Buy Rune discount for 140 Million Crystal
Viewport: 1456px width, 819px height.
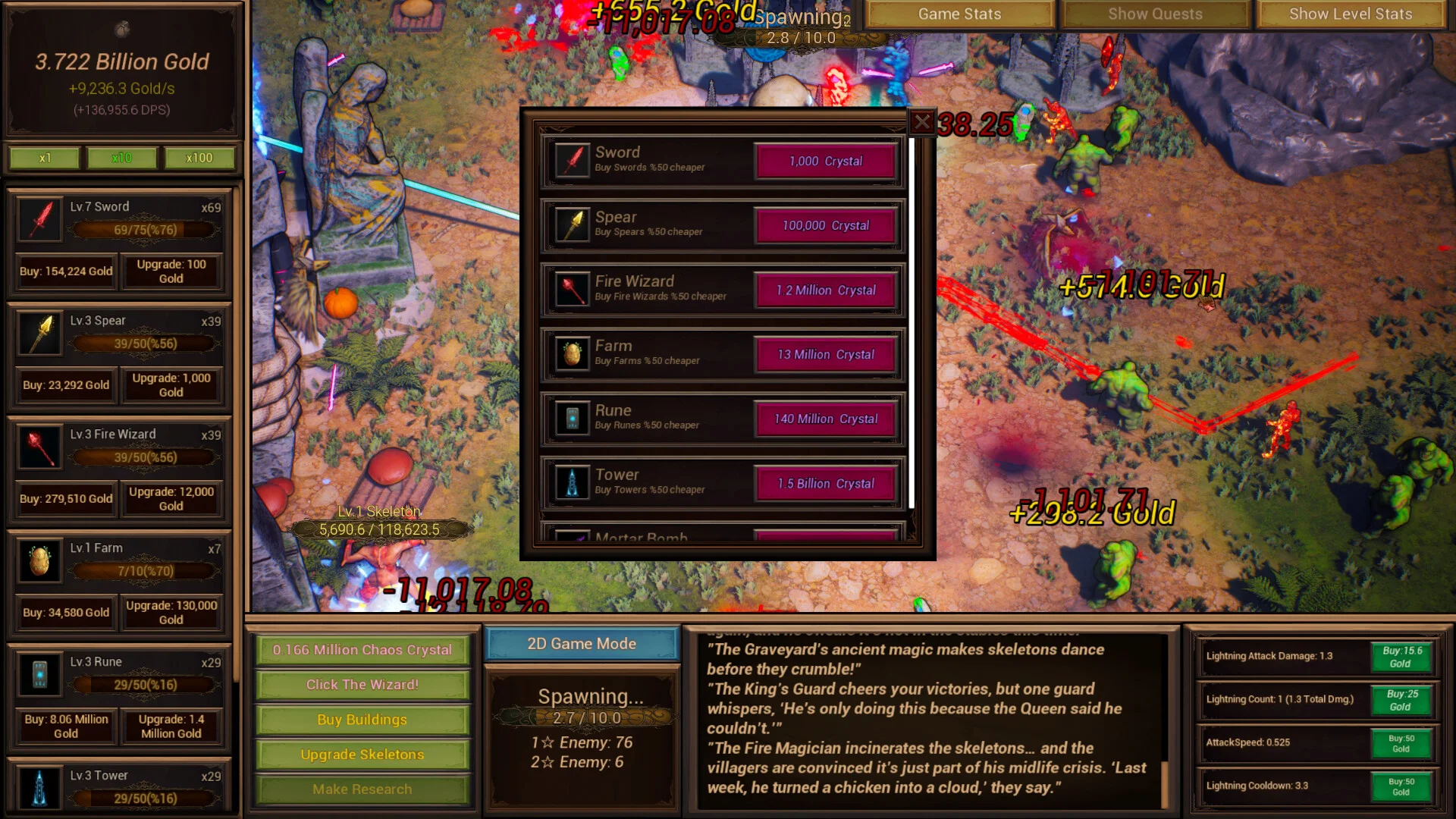825,419
